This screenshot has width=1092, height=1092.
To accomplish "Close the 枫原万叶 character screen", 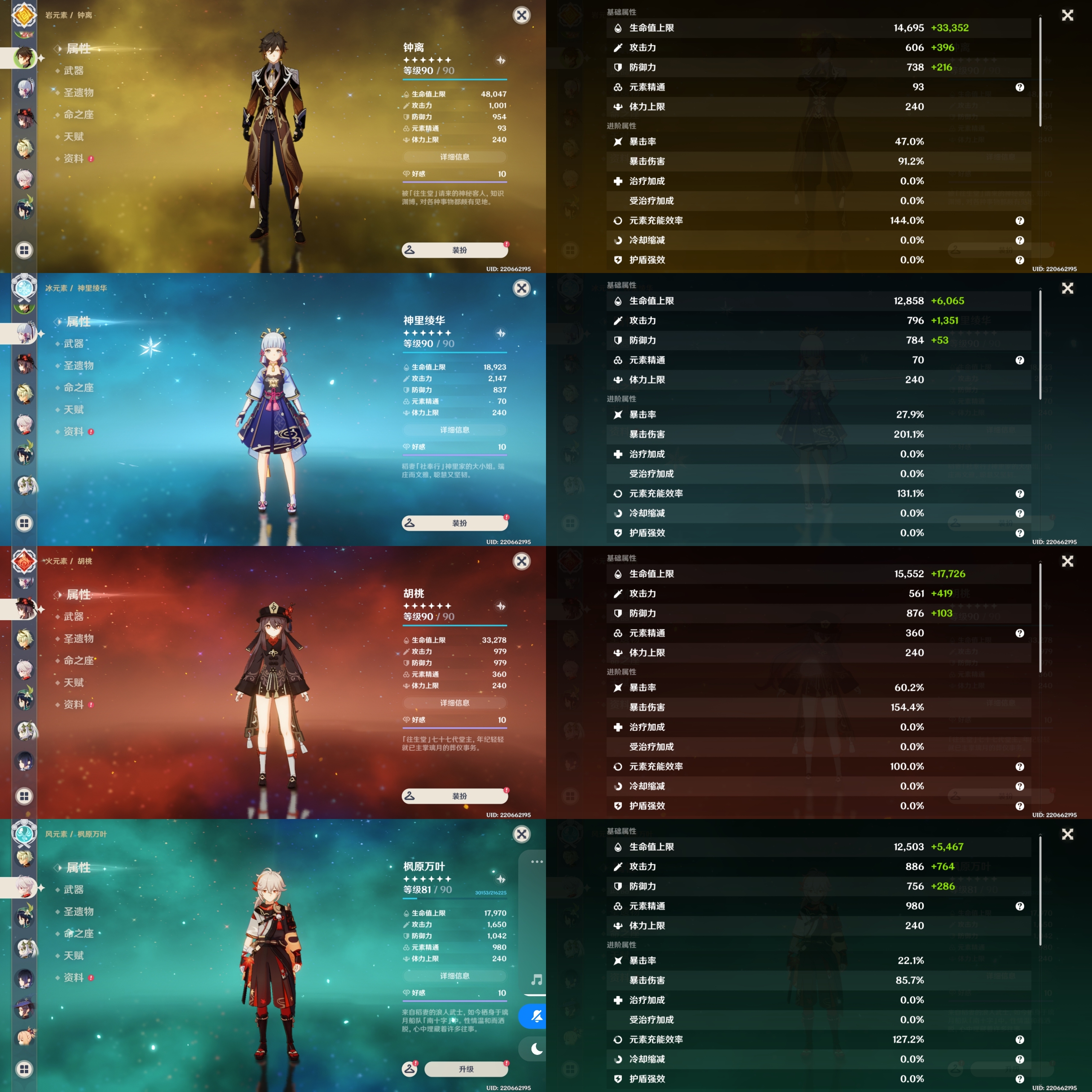I will [521, 834].
